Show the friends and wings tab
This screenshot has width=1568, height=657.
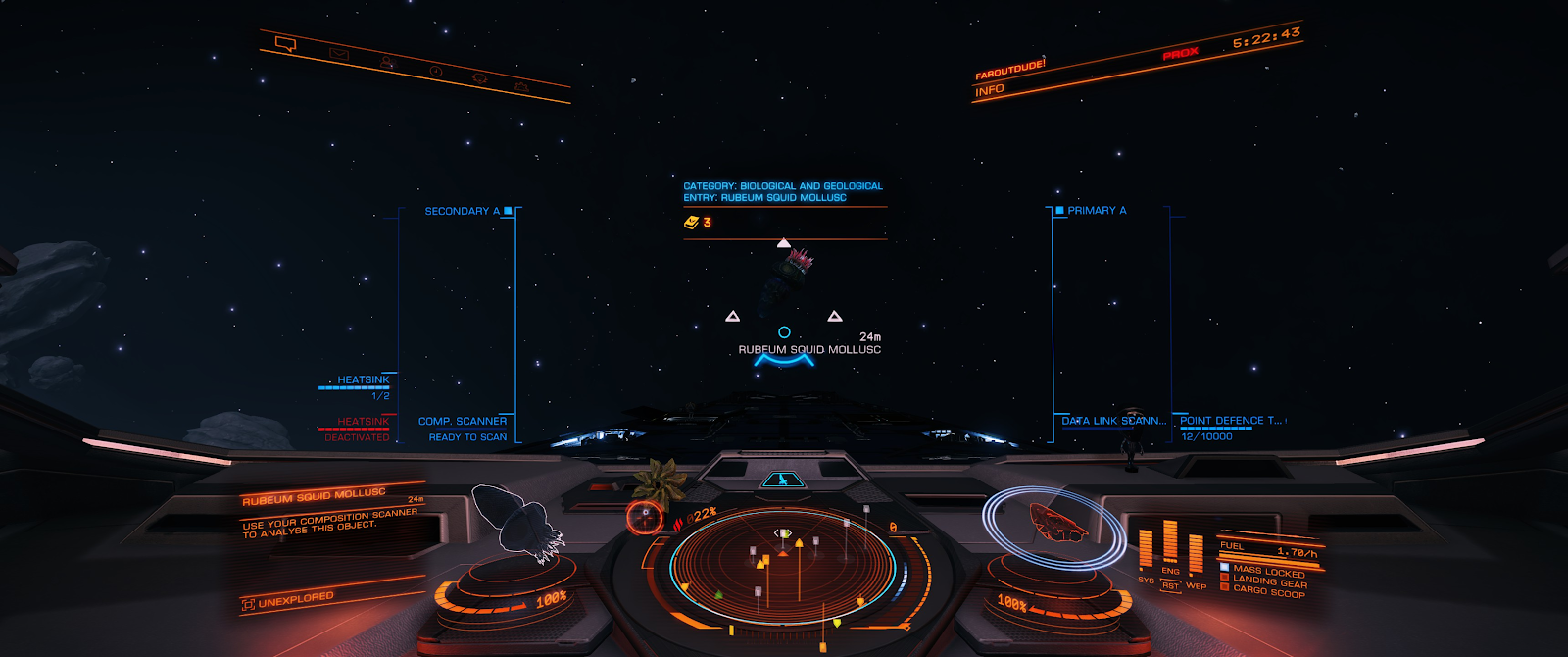coord(387,63)
